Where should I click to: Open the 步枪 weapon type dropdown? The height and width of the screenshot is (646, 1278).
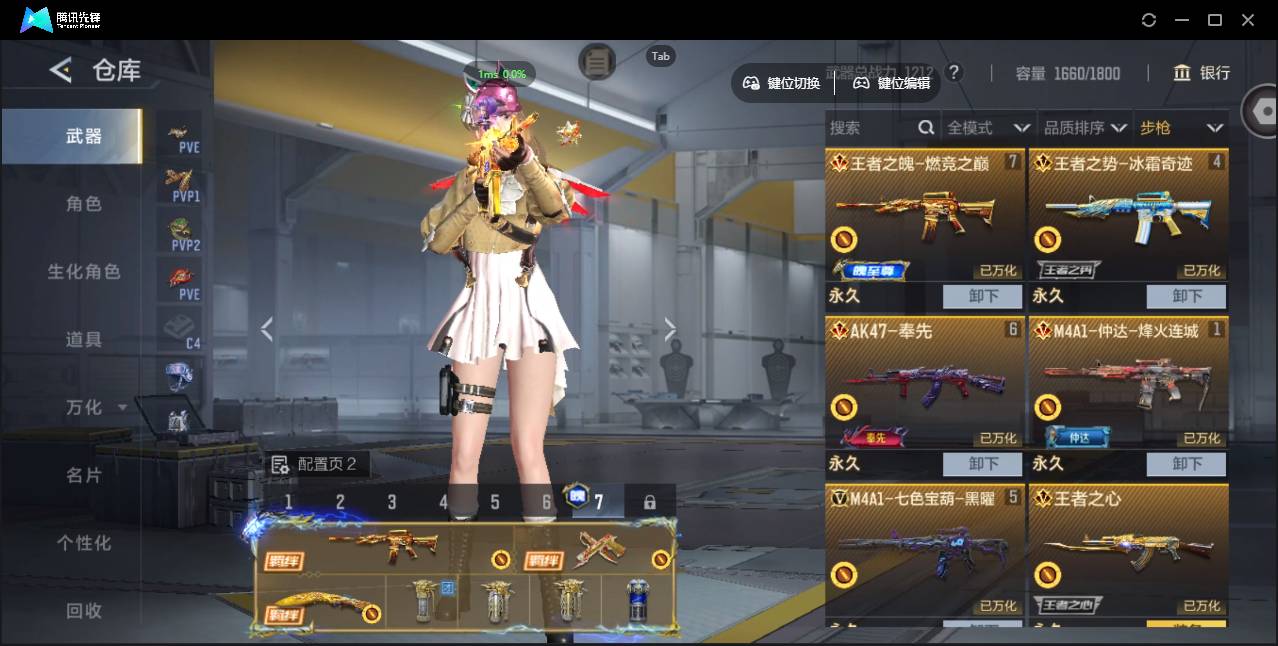coord(1181,128)
